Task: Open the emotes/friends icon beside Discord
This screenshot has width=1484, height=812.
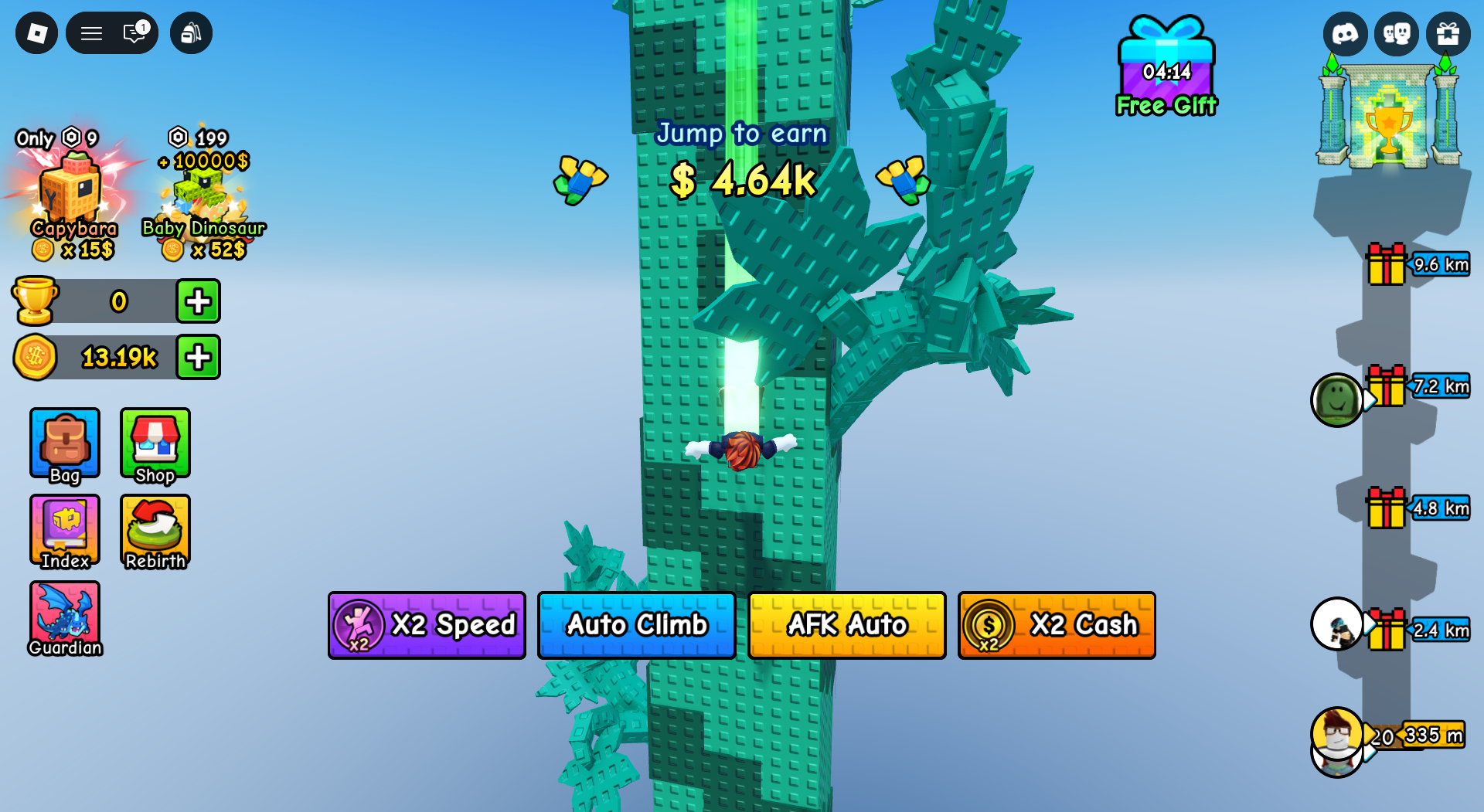Action: 1397,33
